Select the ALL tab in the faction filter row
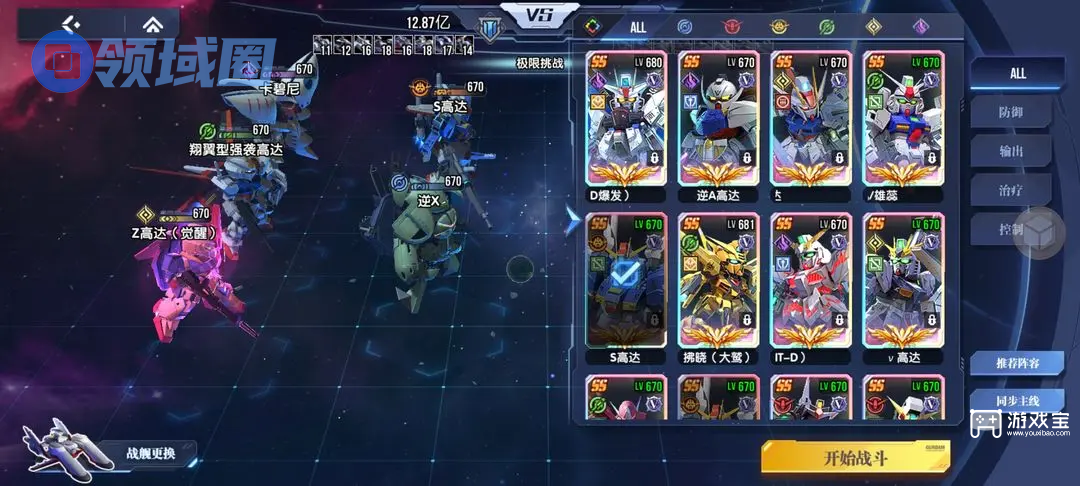 point(637,27)
